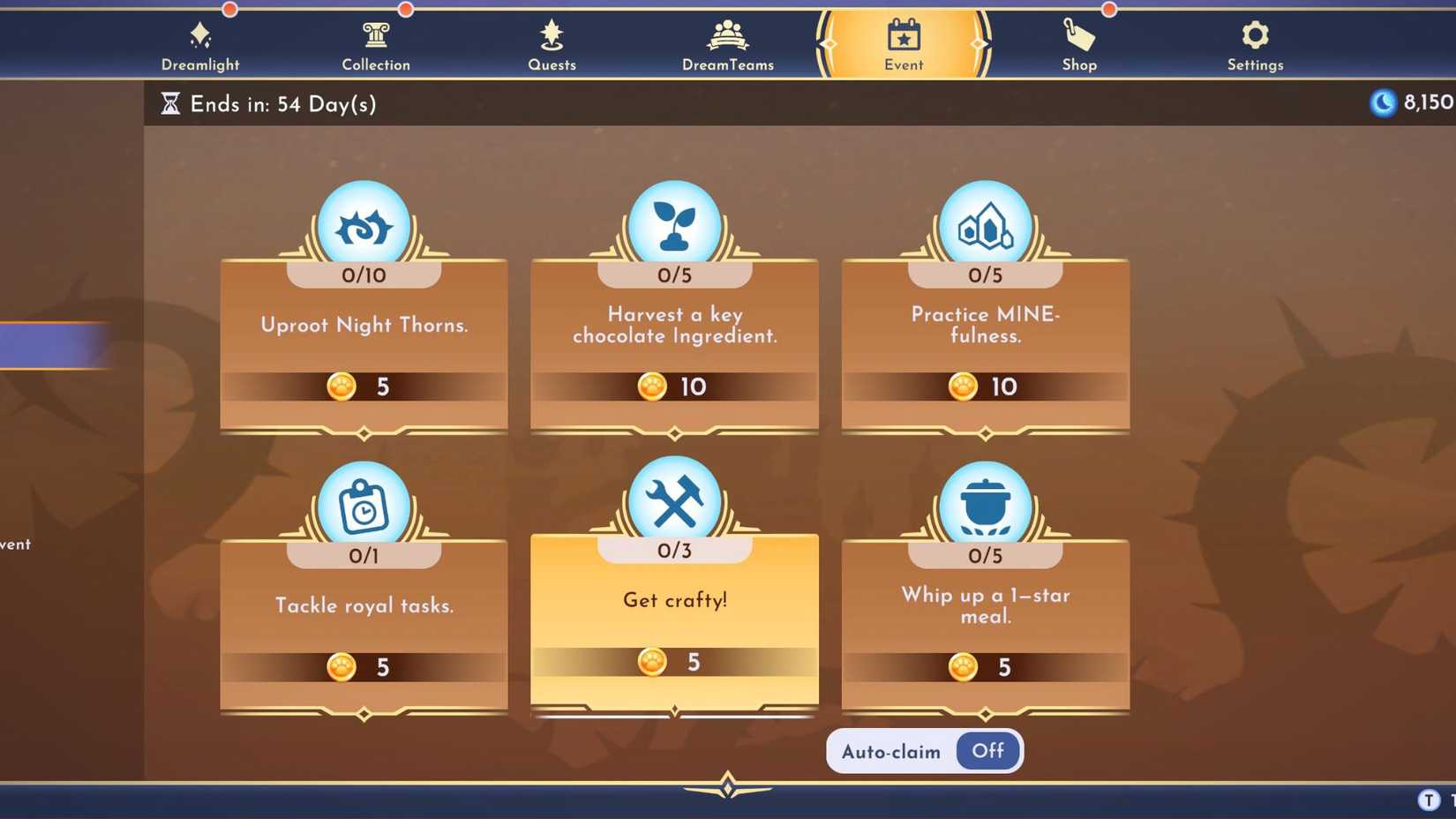The image size is (1456, 819).
Task: Click the Night Thorn icon above the uproot task
Action: [364, 222]
